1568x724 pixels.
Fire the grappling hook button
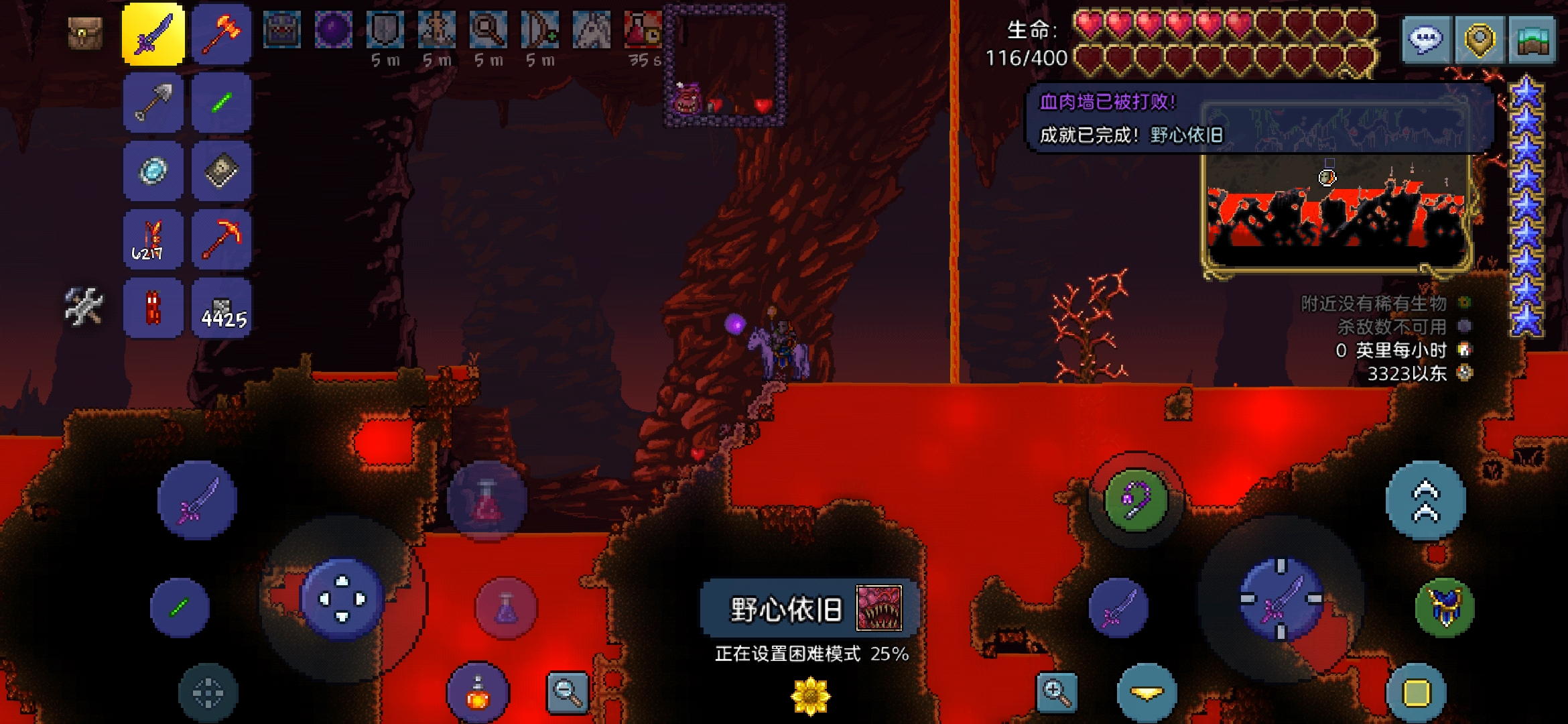coord(1135,501)
